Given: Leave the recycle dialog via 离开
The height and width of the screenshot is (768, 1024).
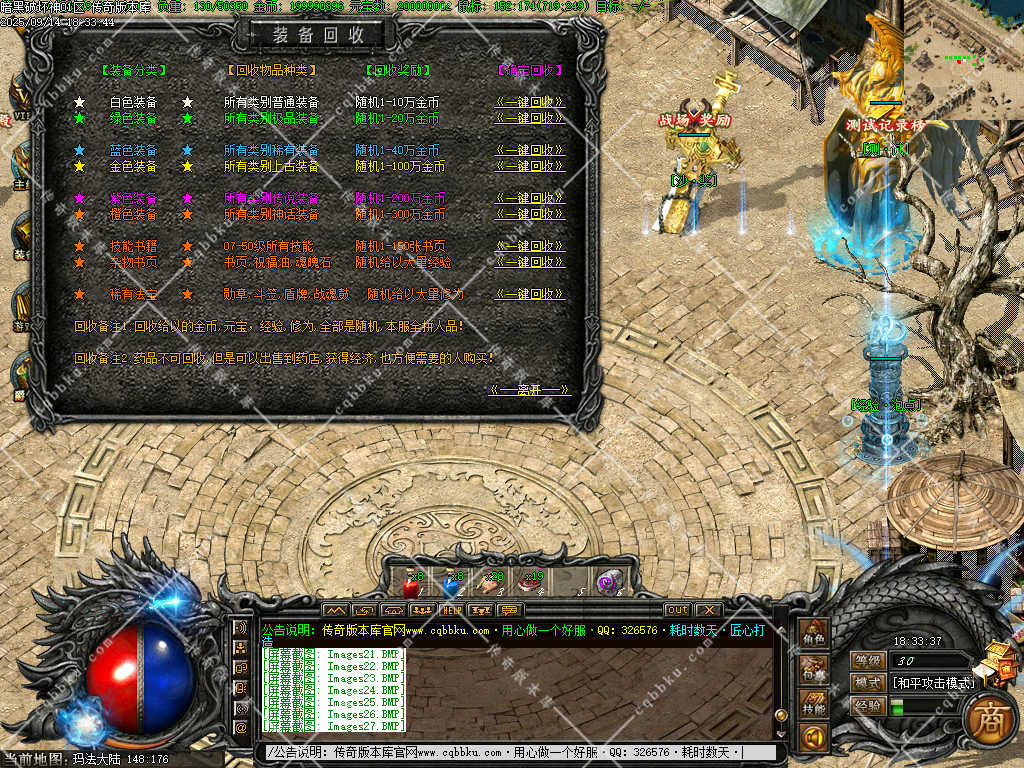Looking at the screenshot, I should coord(529,390).
